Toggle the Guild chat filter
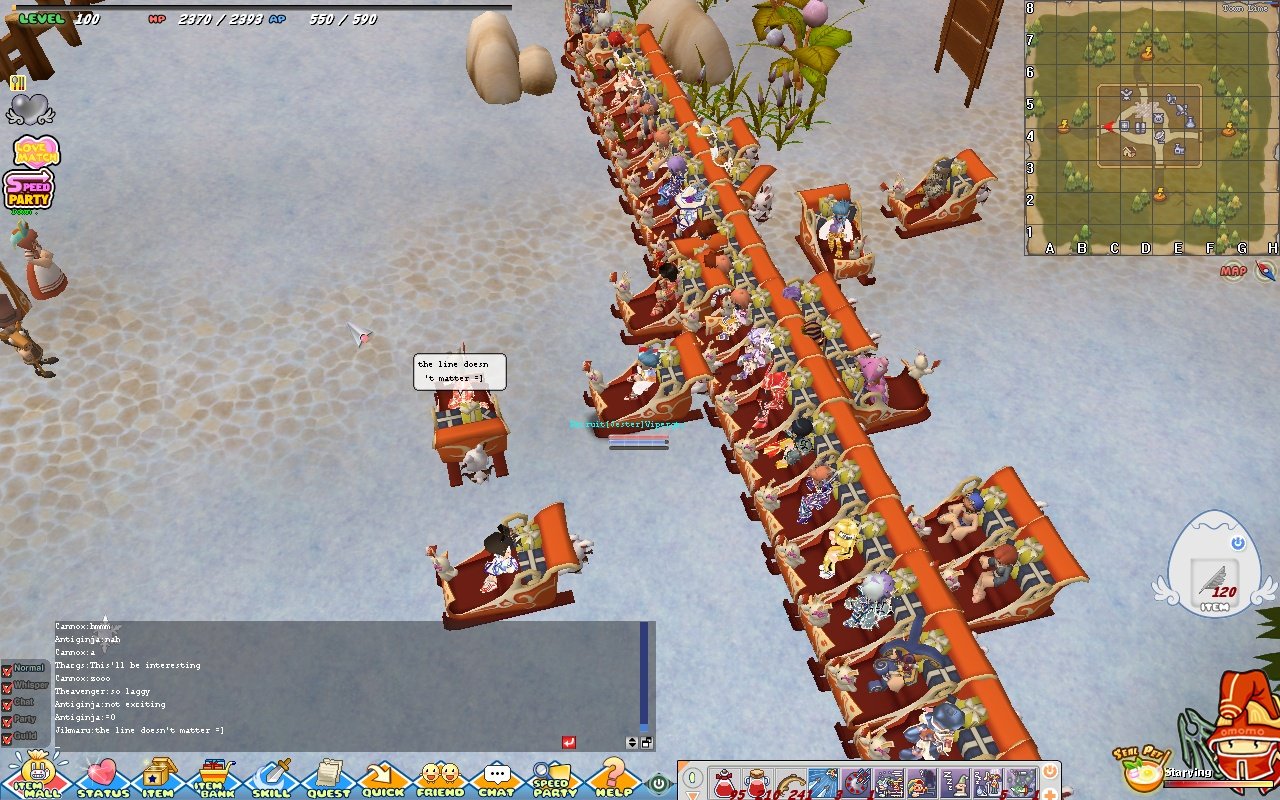 (7, 738)
